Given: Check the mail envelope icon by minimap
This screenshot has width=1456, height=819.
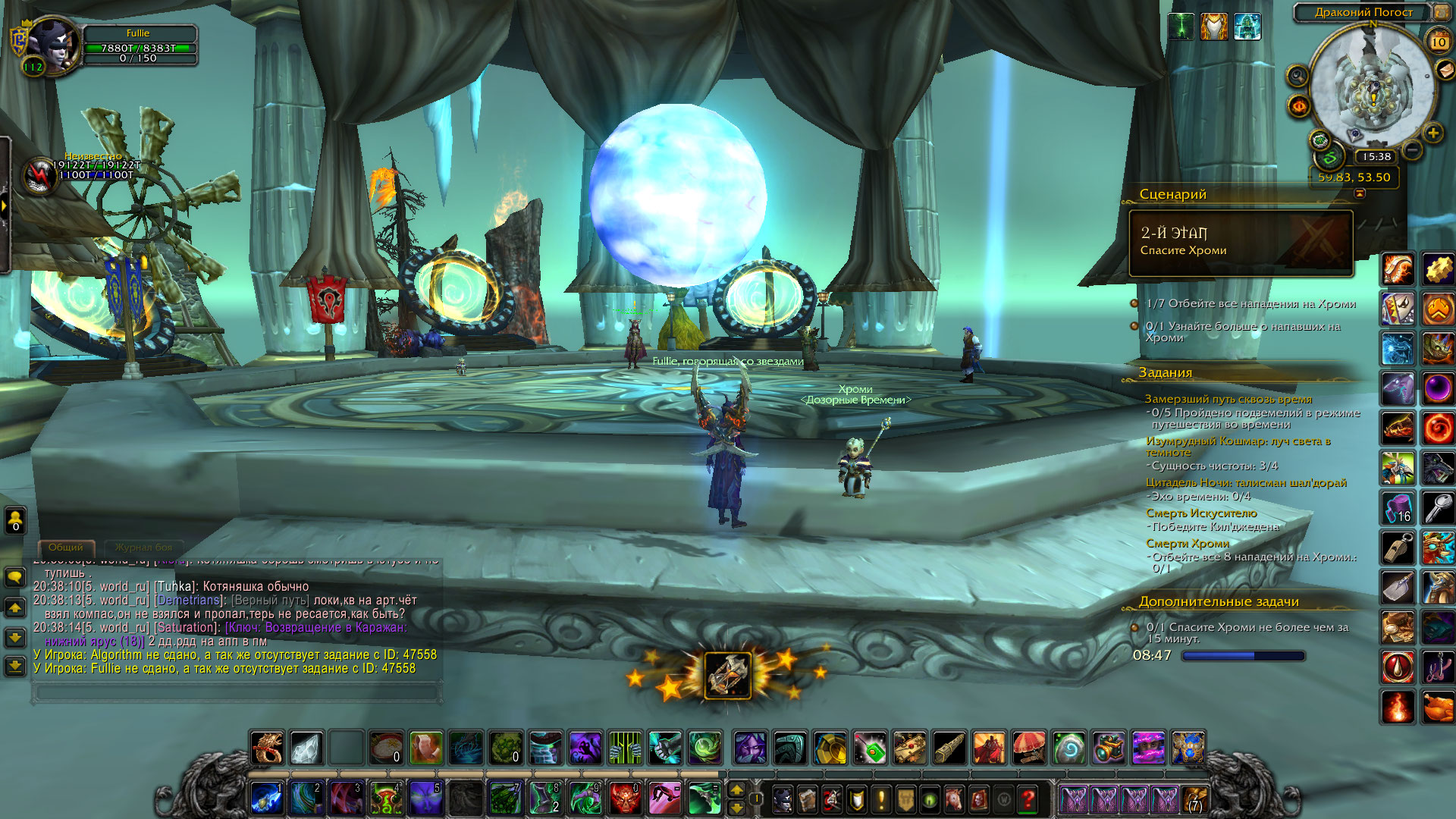Looking at the screenshot, I should (1446, 70).
